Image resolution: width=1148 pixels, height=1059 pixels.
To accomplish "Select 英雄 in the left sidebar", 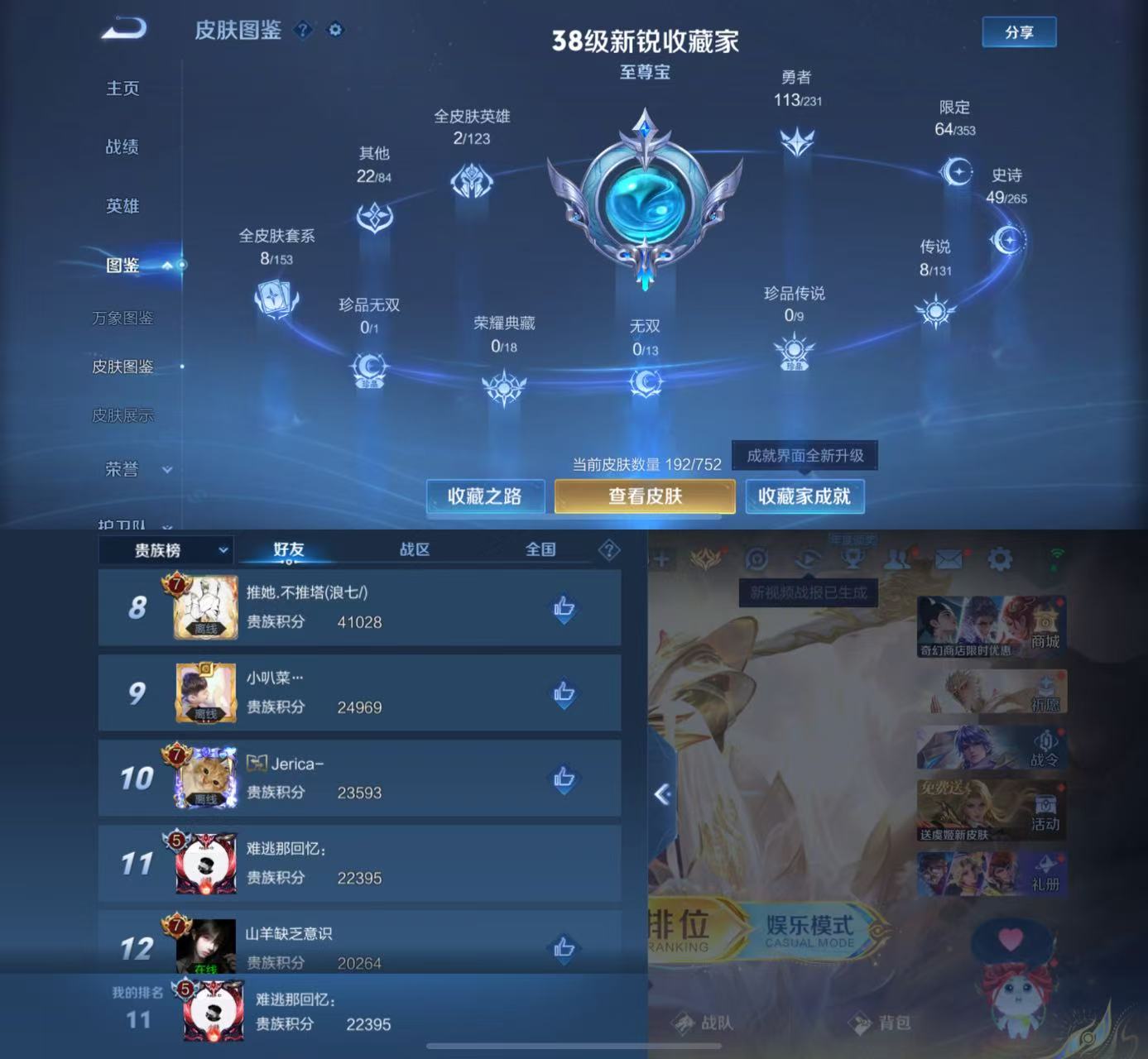I will [x=122, y=206].
